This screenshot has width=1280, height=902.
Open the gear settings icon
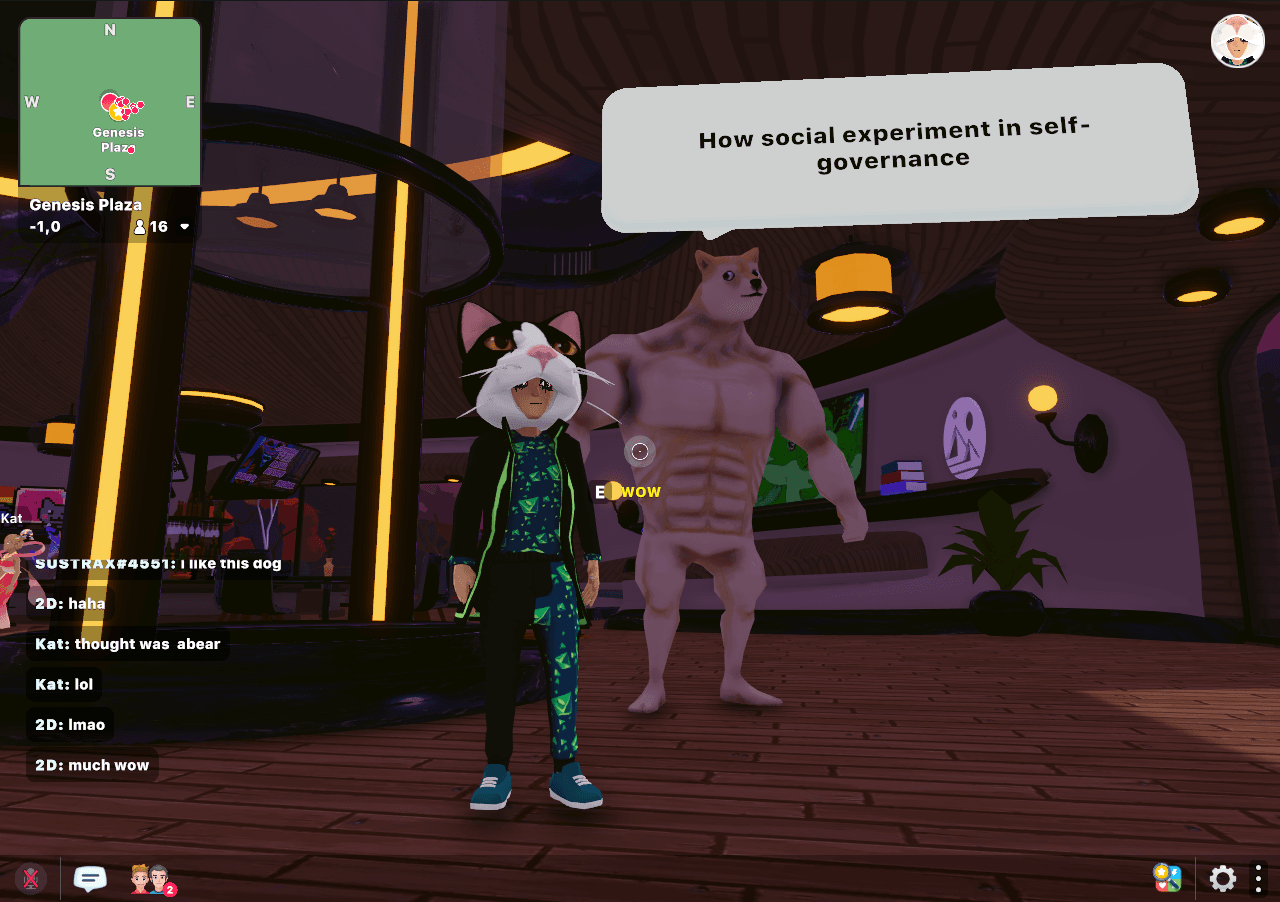click(x=1222, y=879)
